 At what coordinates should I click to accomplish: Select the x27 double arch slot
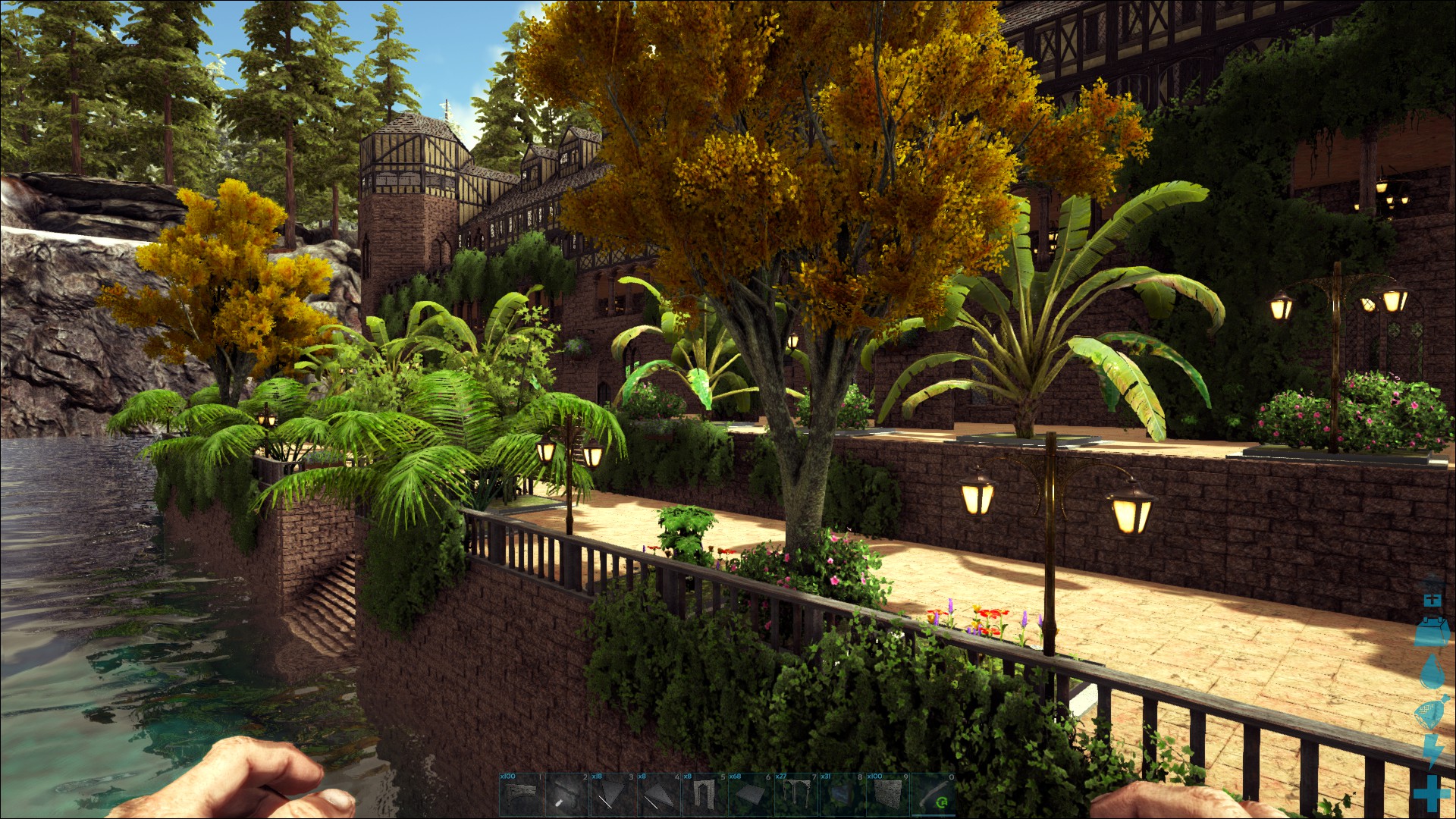[795, 795]
